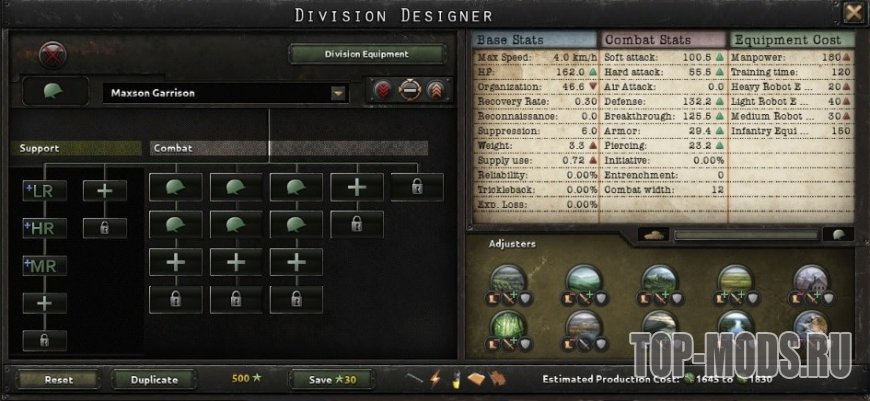870x401 pixels.
Task: Click the tank icon beside the ratio bar
Action: point(656,234)
